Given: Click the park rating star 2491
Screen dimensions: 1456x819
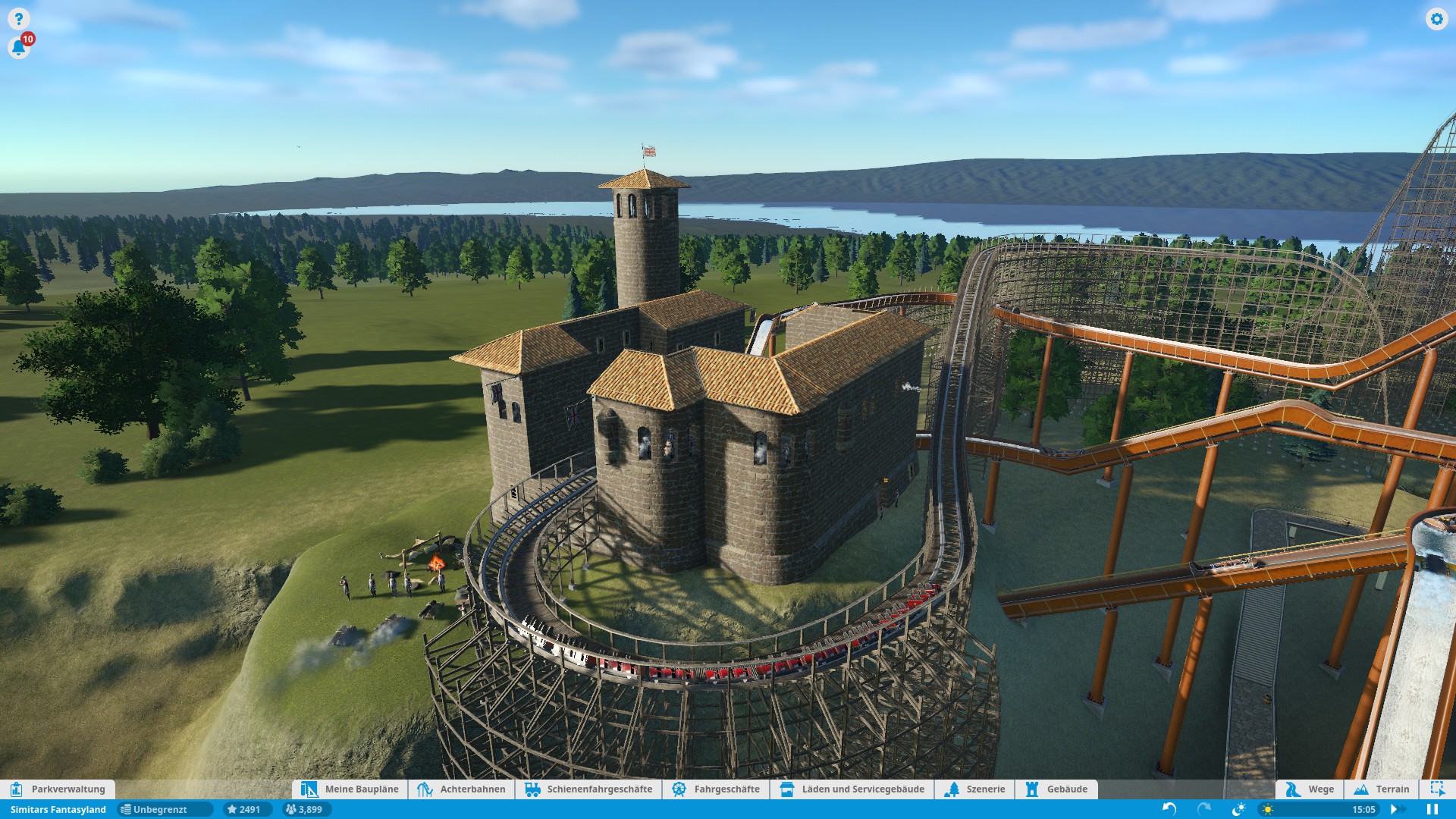Looking at the screenshot, I should (x=244, y=809).
